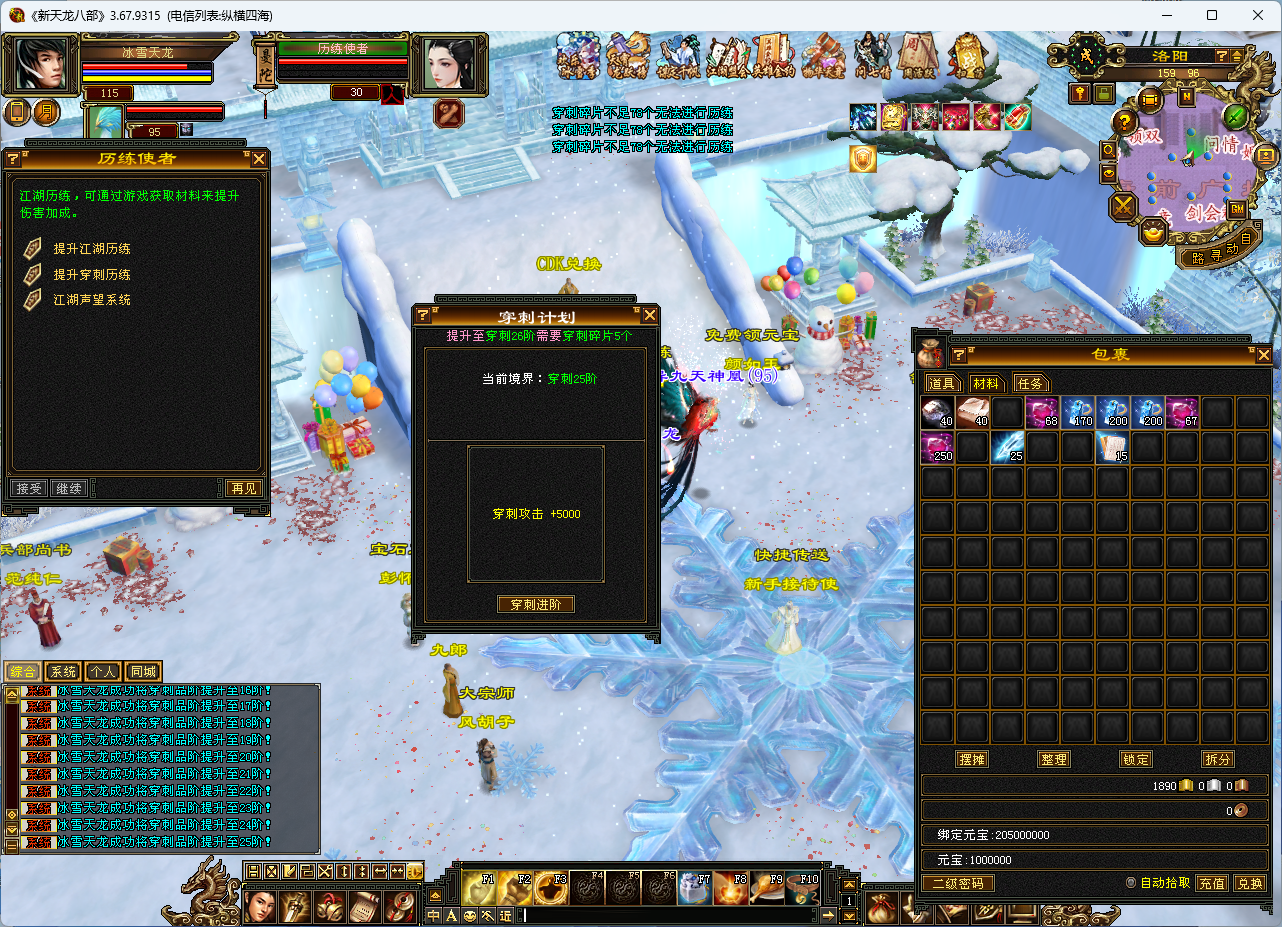Choose 提升江湖历练 dialogue option
The image size is (1282, 927).
pos(92,249)
